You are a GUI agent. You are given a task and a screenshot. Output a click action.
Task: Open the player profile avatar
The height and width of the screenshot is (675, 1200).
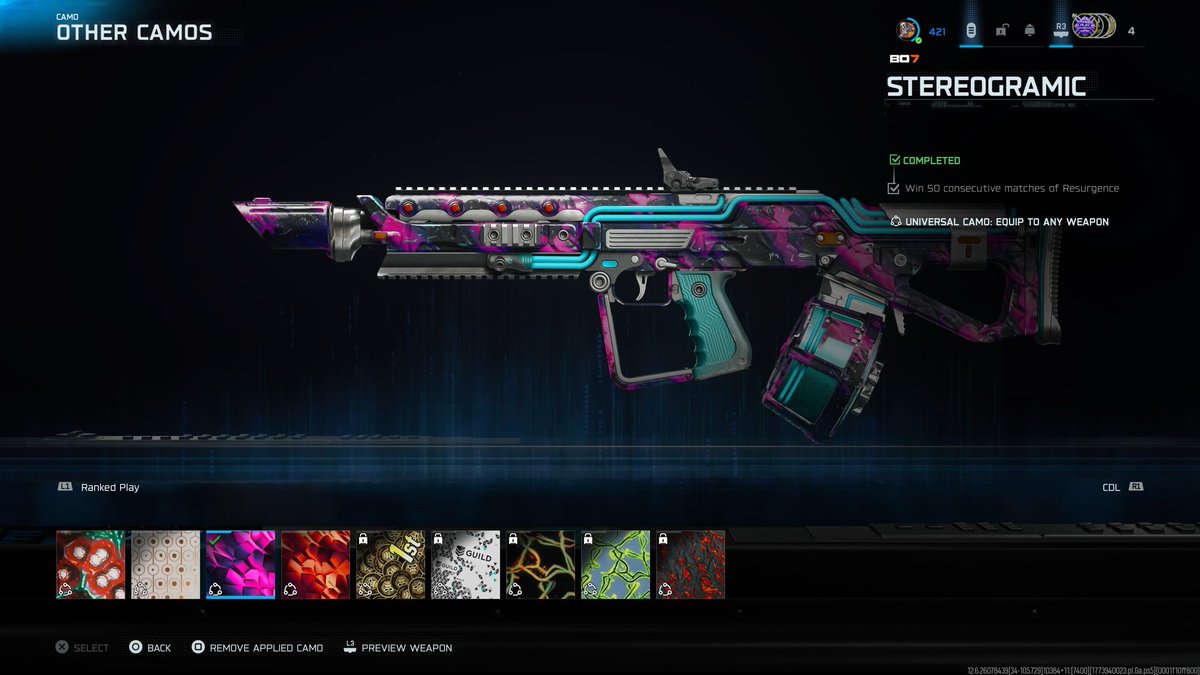(907, 31)
